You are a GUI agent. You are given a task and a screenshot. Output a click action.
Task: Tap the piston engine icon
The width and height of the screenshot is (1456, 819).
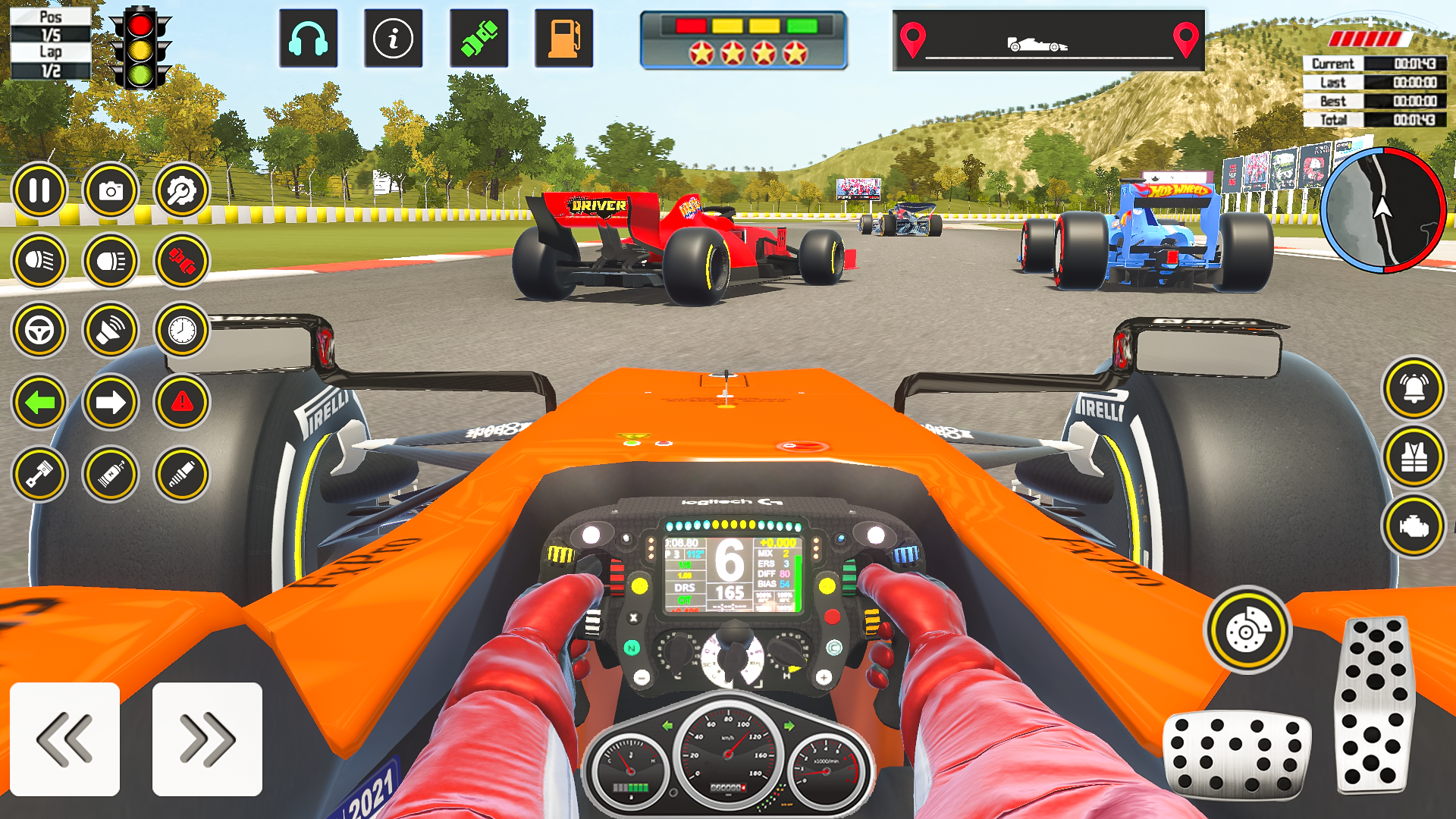coord(40,475)
